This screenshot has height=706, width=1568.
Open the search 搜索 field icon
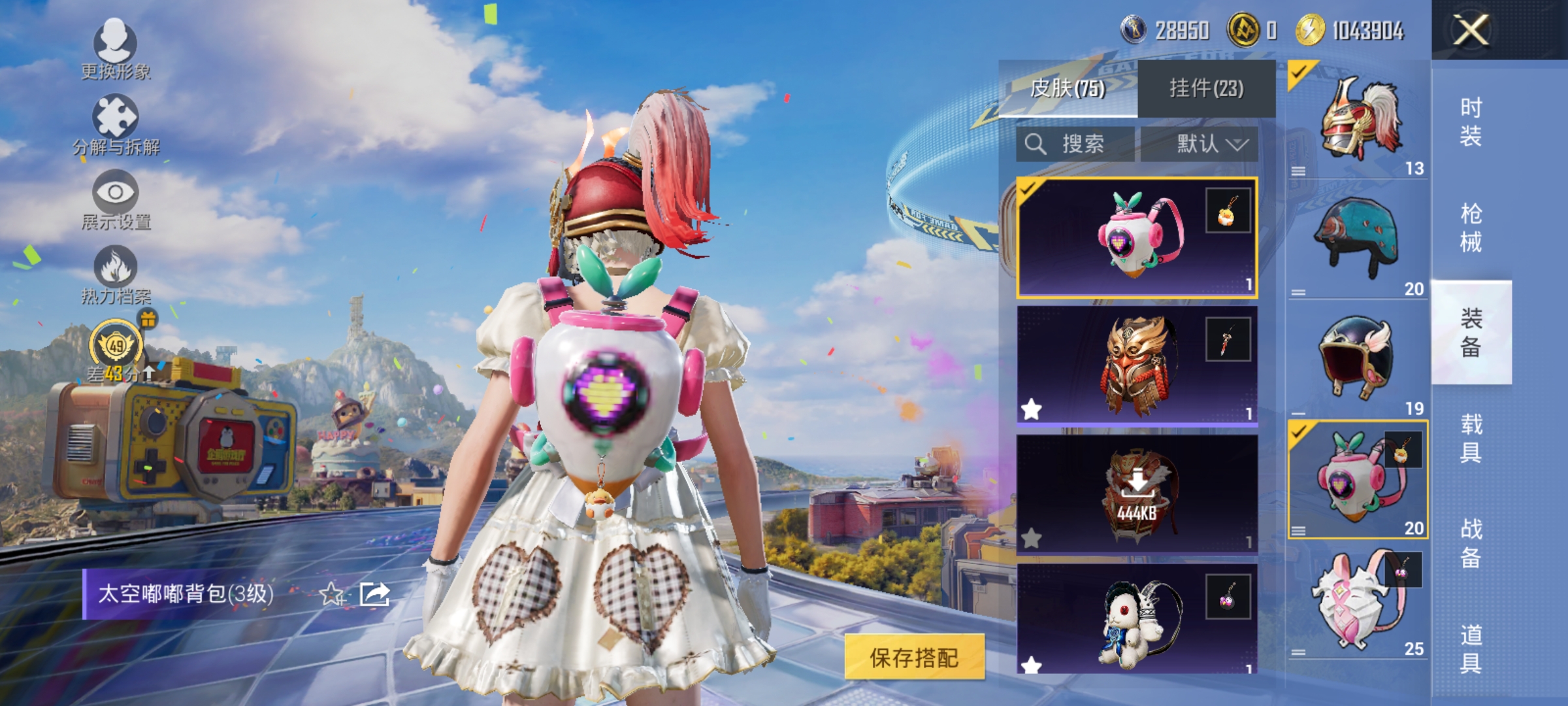(1037, 144)
